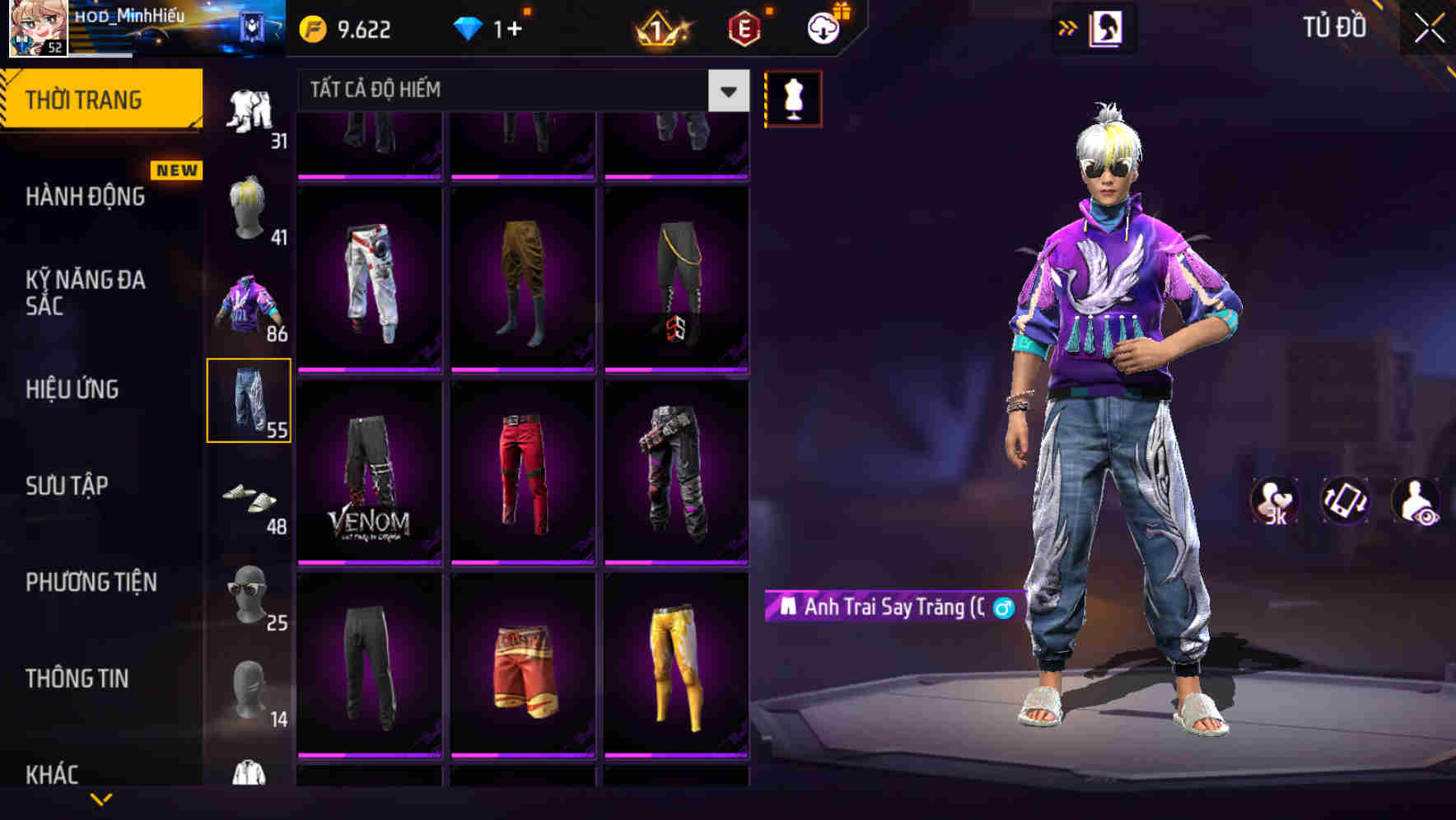Collapse panel using the double chevron arrows
Image resolution: width=1456 pixels, height=820 pixels.
1068,27
